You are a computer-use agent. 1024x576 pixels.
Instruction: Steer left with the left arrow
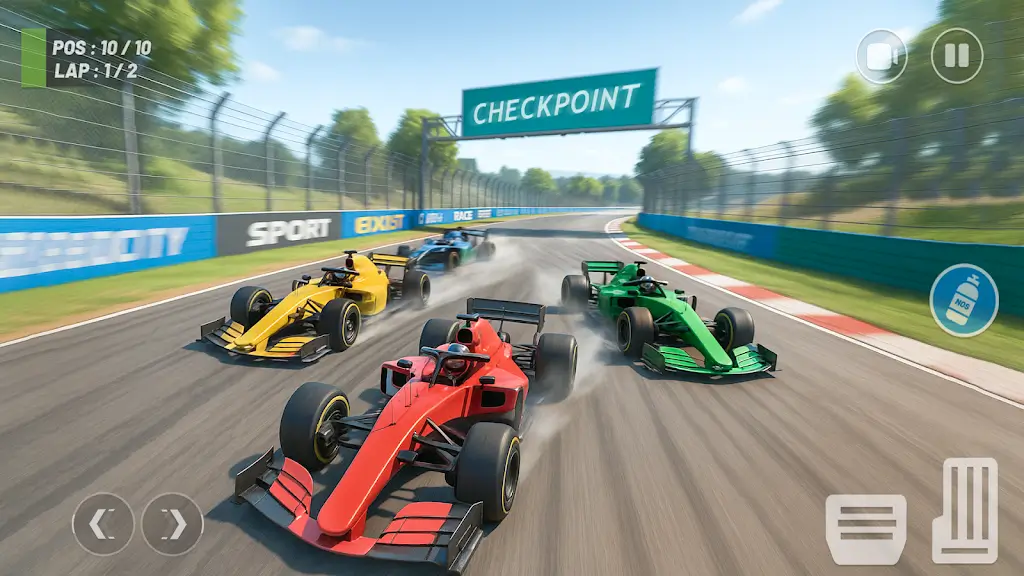point(103,524)
